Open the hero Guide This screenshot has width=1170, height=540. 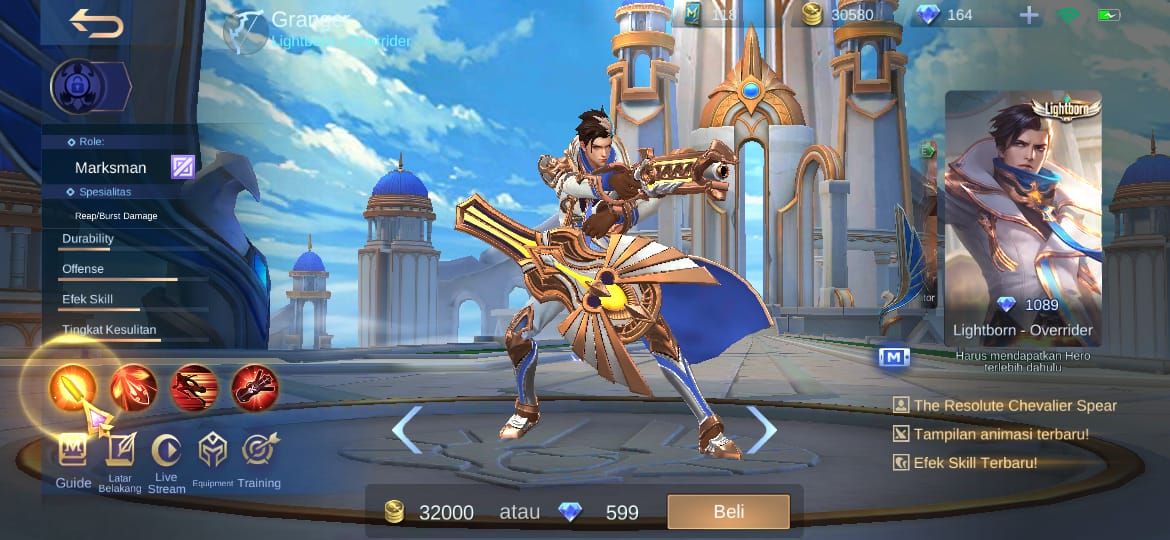73,460
